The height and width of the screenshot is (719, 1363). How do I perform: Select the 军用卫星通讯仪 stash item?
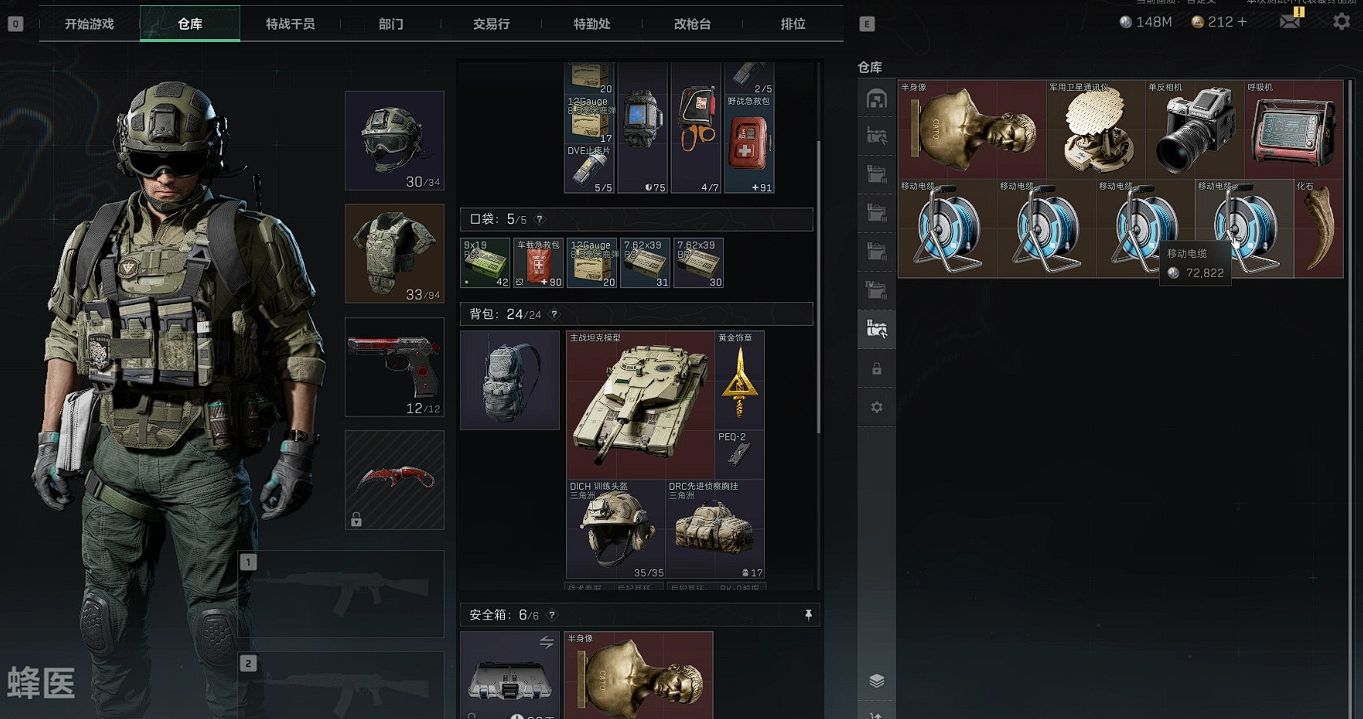point(1095,130)
